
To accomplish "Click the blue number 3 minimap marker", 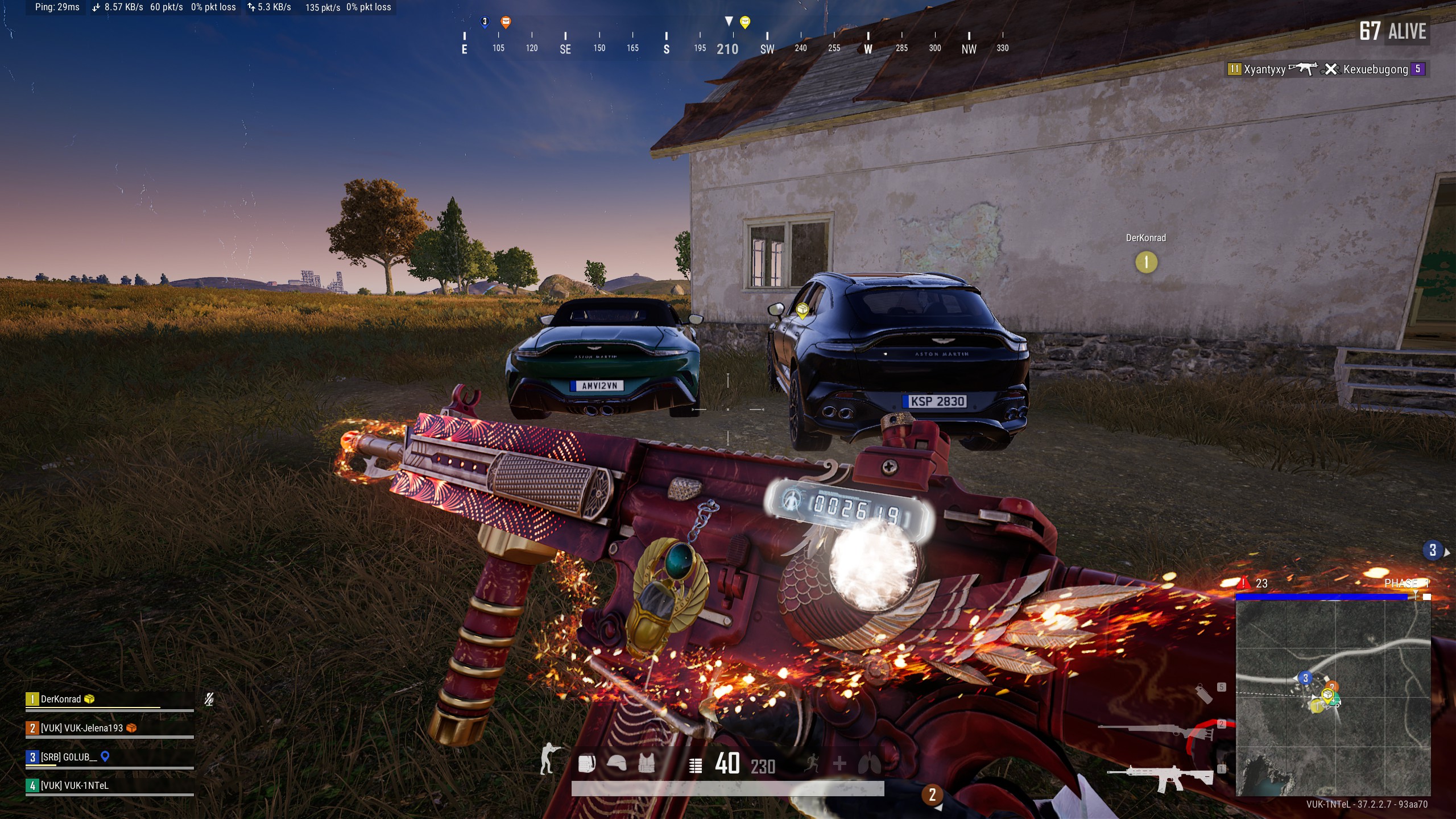I will pyautogui.click(x=1305, y=678).
